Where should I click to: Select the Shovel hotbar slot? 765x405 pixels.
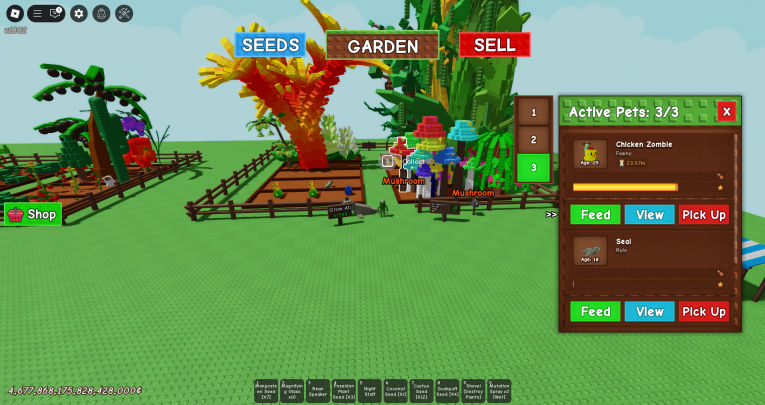pyautogui.click(x=473, y=391)
